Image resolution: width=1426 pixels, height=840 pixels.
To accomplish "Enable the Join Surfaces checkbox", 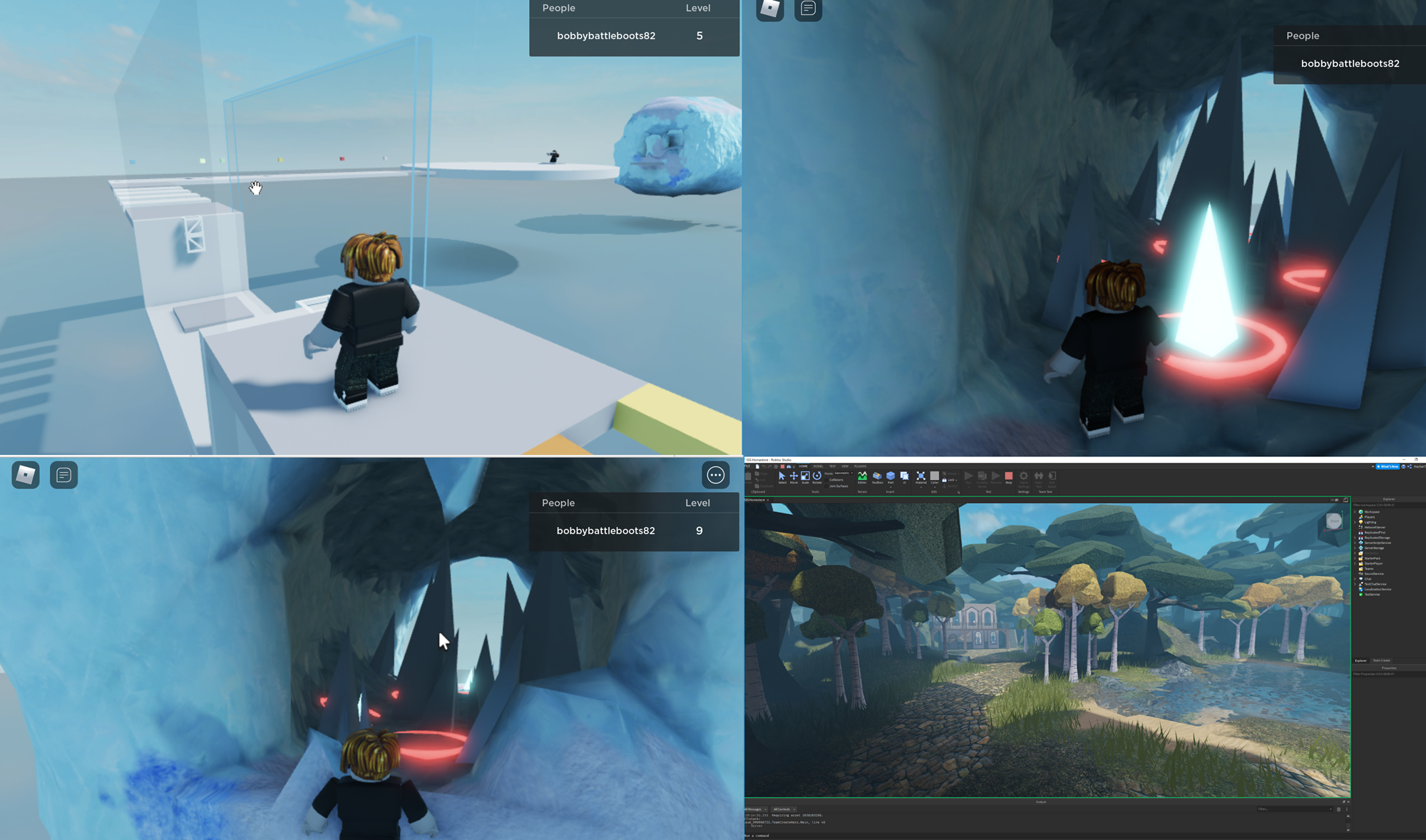I will pyautogui.click(x=826, y=486).
